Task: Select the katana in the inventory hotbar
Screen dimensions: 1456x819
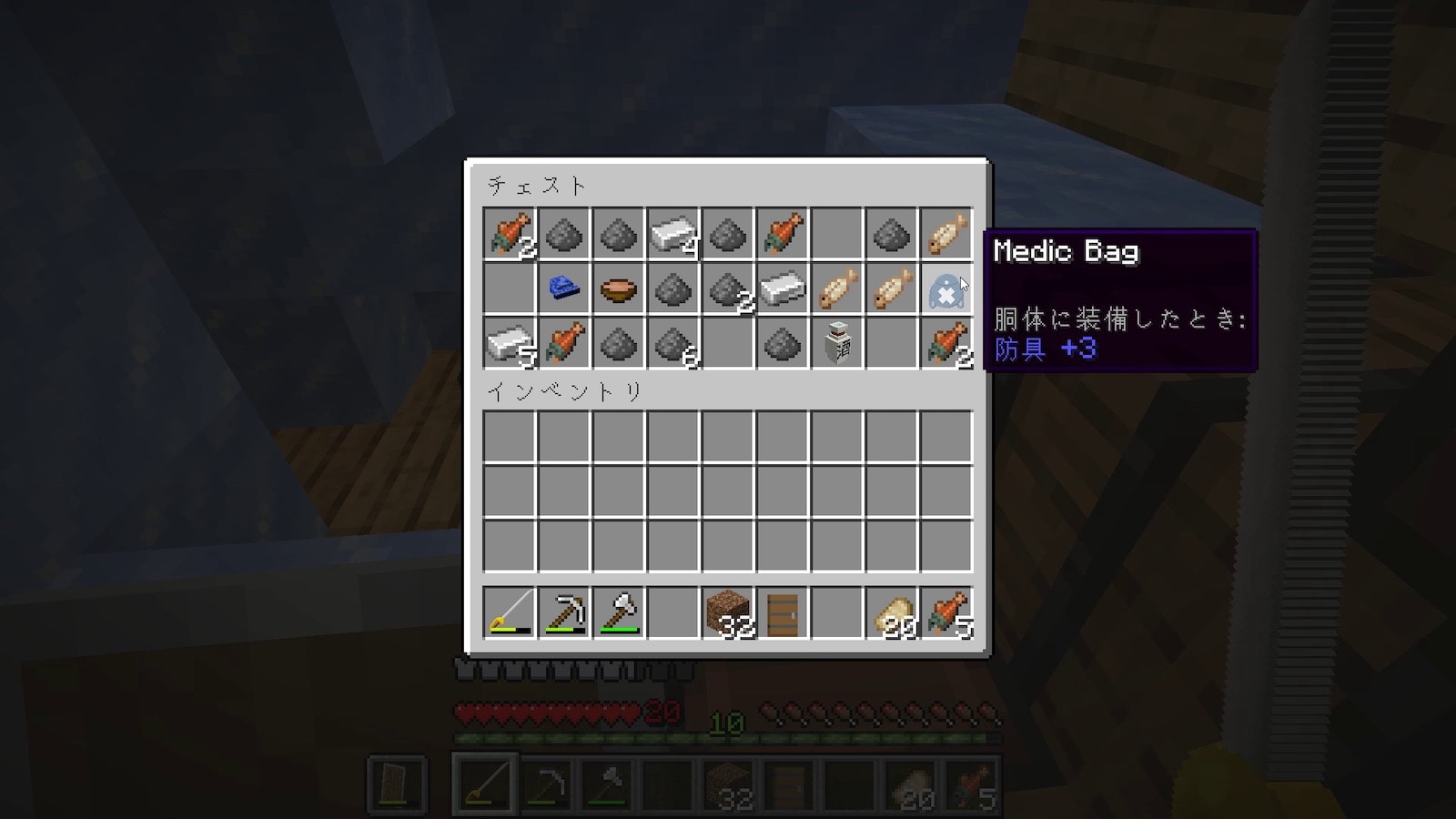Action: (509, 612)
